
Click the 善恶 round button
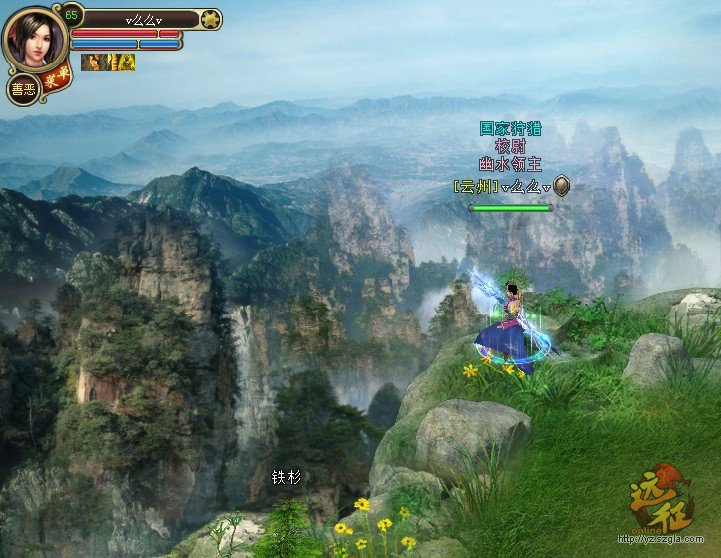(x=22, y=89)
